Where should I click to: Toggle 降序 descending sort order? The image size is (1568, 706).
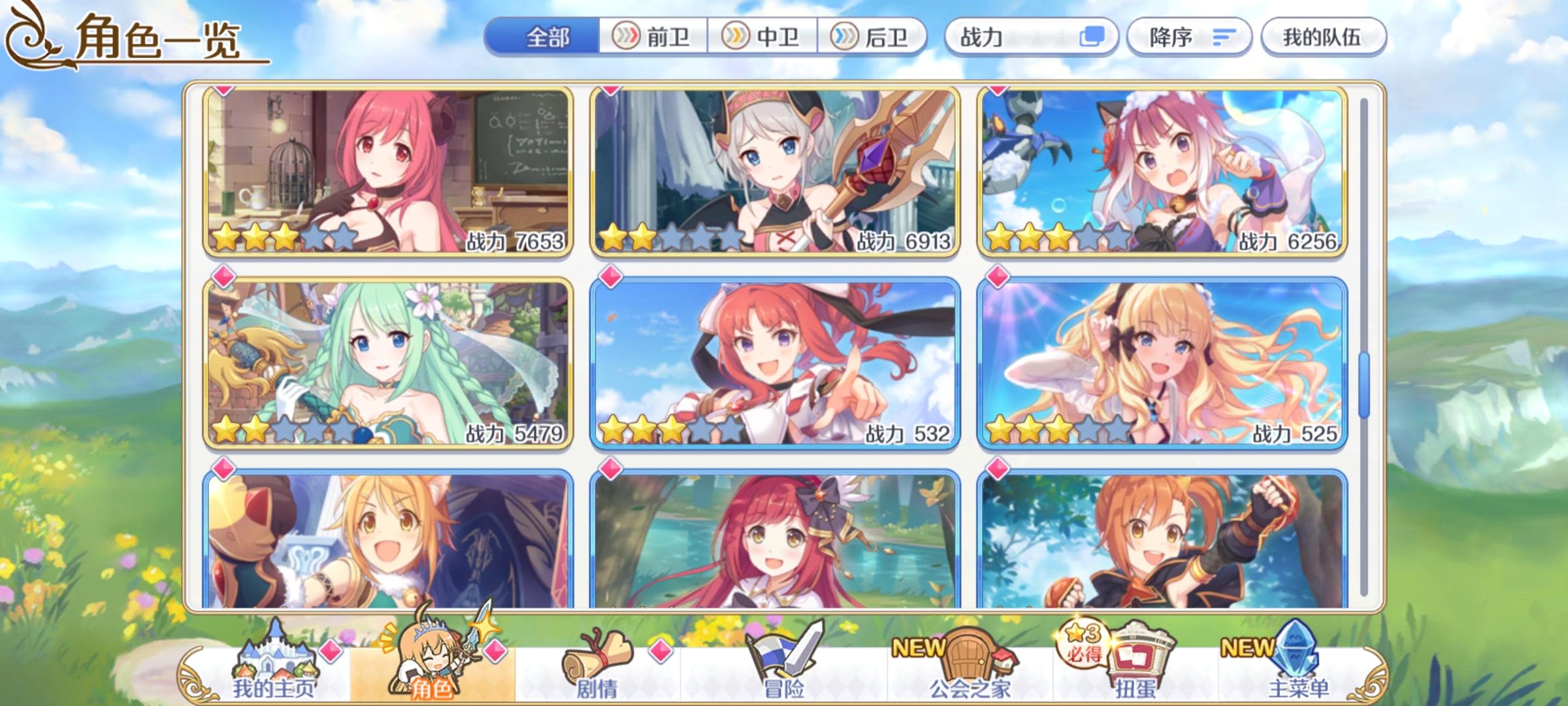point(1188,37)
